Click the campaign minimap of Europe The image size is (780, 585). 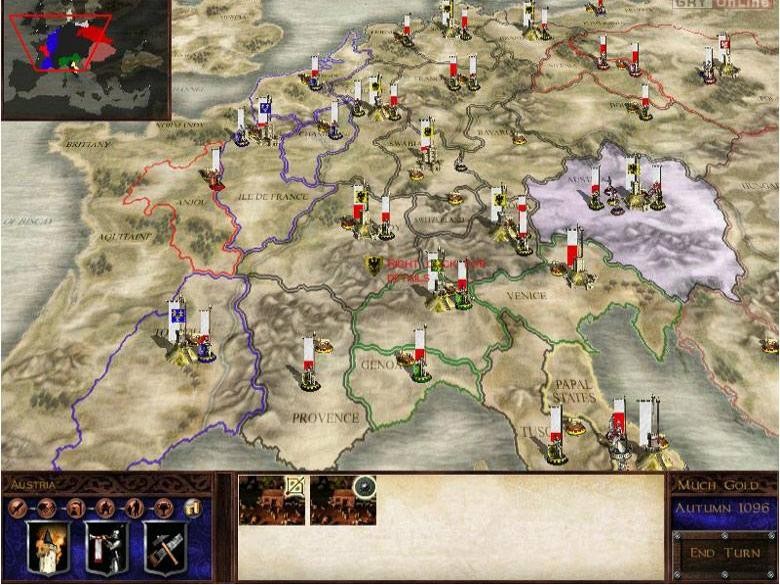coord(85,58)
